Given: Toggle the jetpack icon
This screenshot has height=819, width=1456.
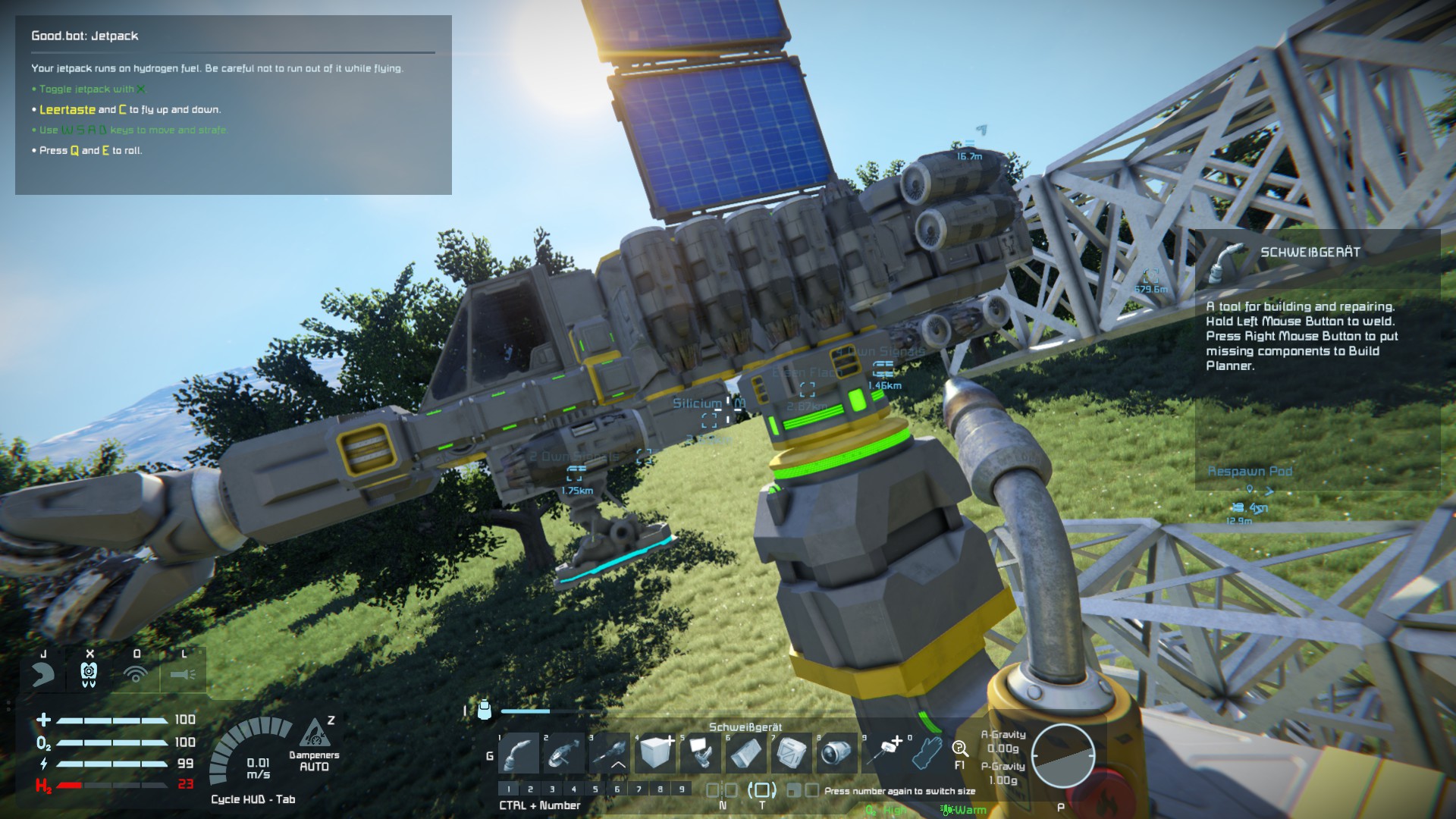Looking at the screenshot, I should (89, 673).
